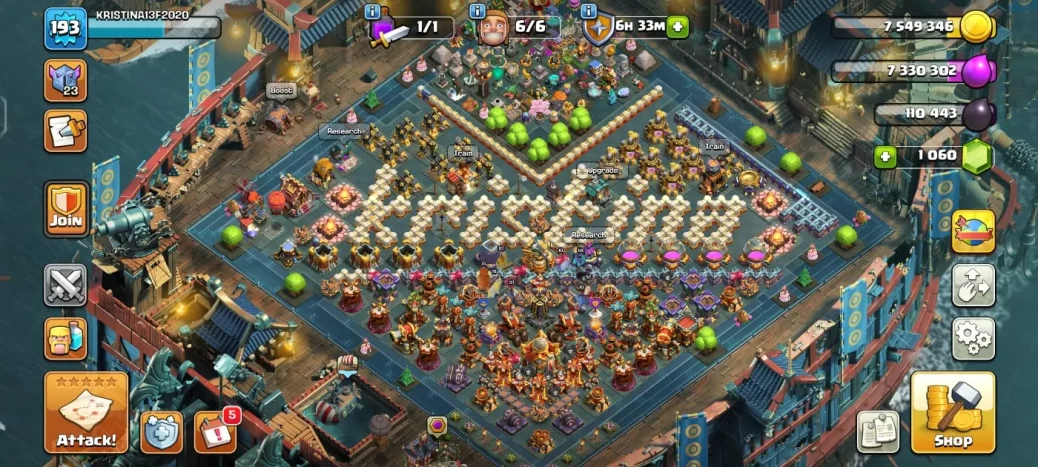Open the barbarian army overview icon

(x=66, y=338)
